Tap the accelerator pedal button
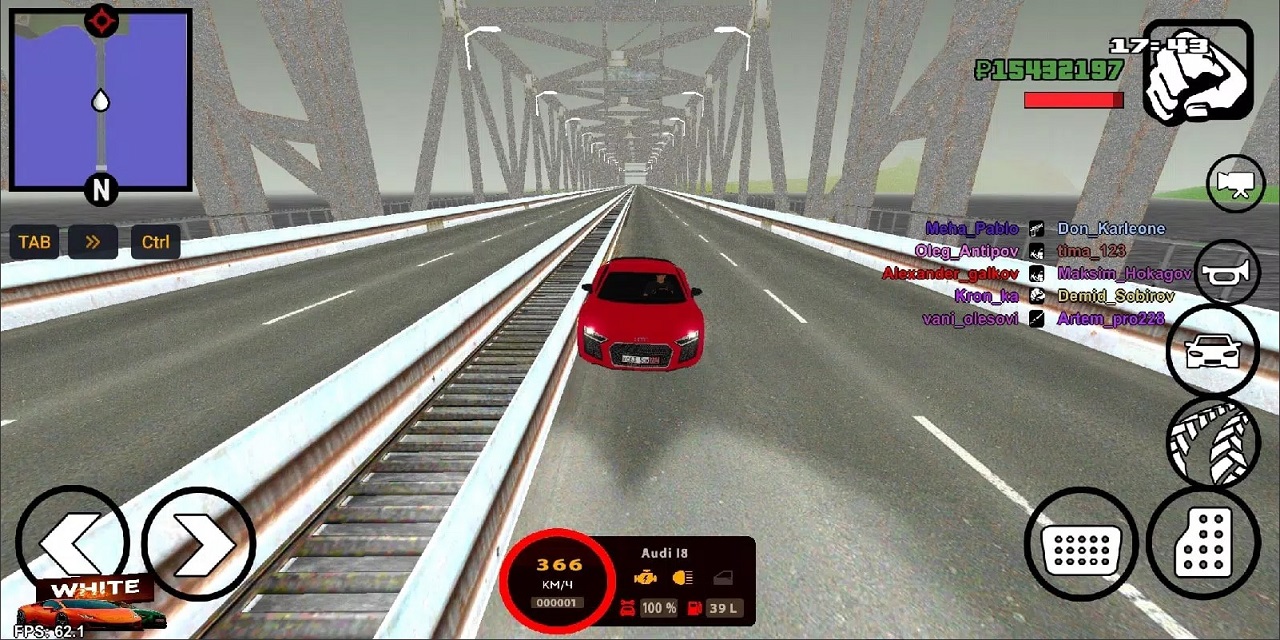The width and height of the screenshot is (1280, 640). click(x=1205, y=543)
